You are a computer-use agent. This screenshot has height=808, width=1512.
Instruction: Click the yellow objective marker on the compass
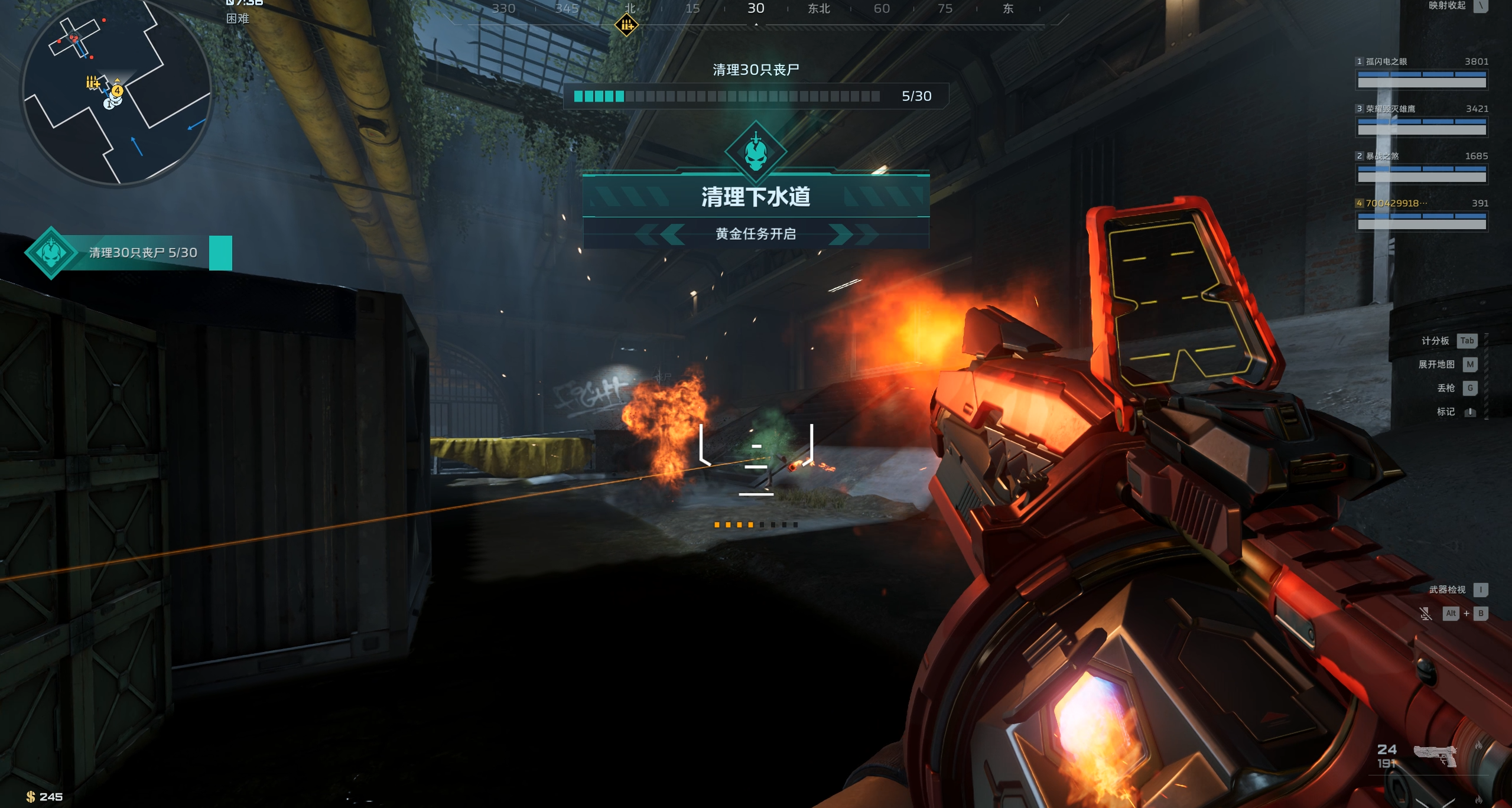coord(626,25)
